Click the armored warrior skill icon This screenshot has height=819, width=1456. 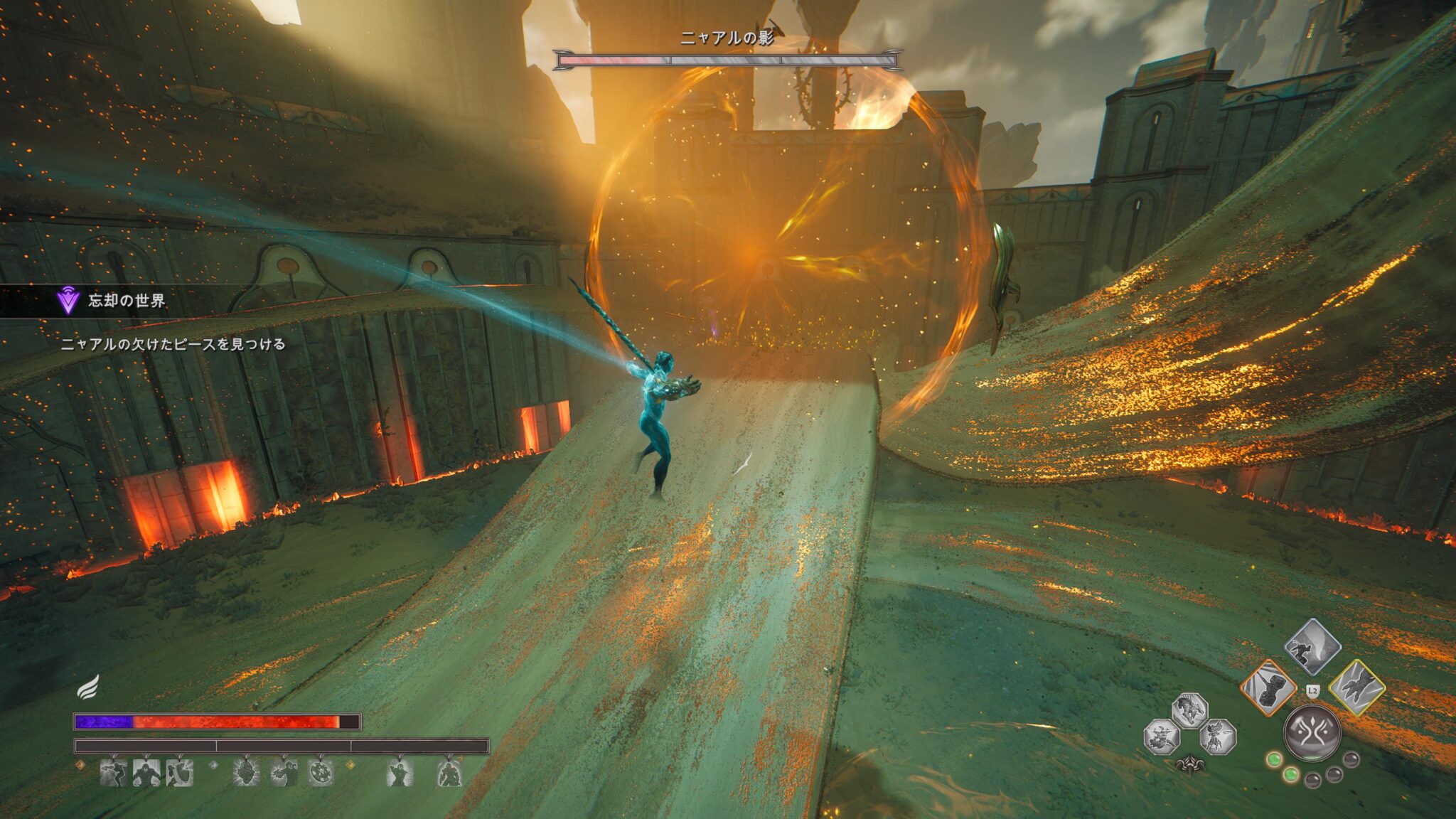449,773
